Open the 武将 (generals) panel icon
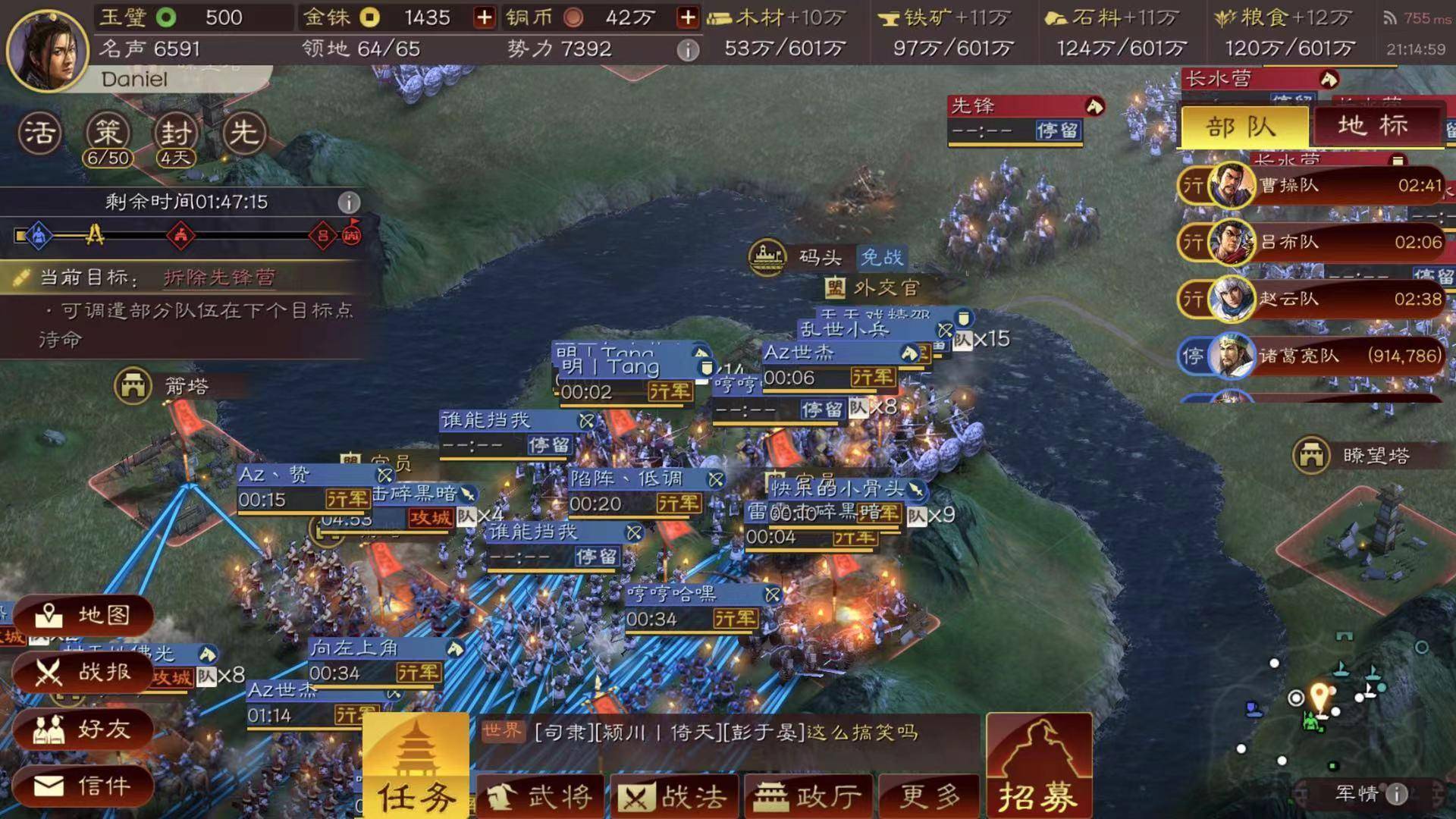 coord(540,795)
